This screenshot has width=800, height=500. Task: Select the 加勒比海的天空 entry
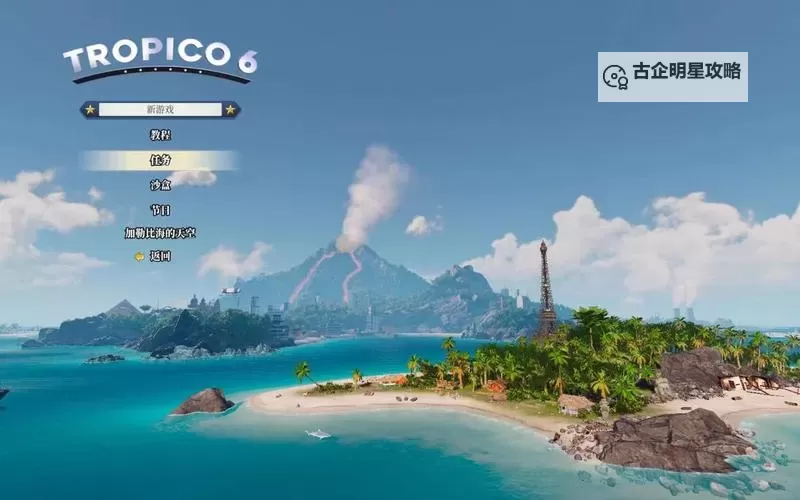coord(160,233)
